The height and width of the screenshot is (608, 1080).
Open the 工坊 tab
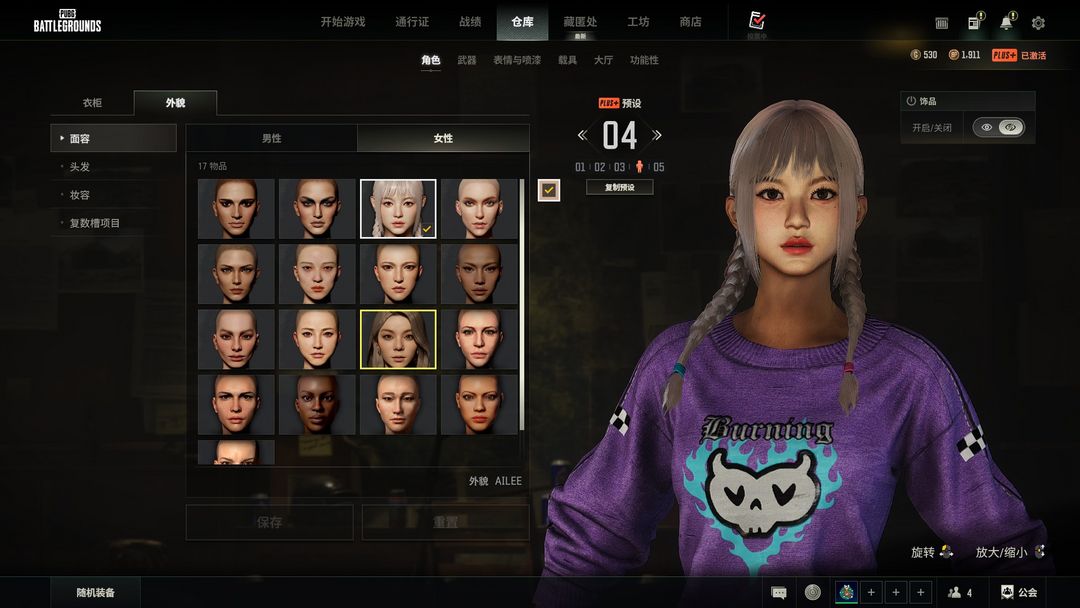[x=638, y=22]
